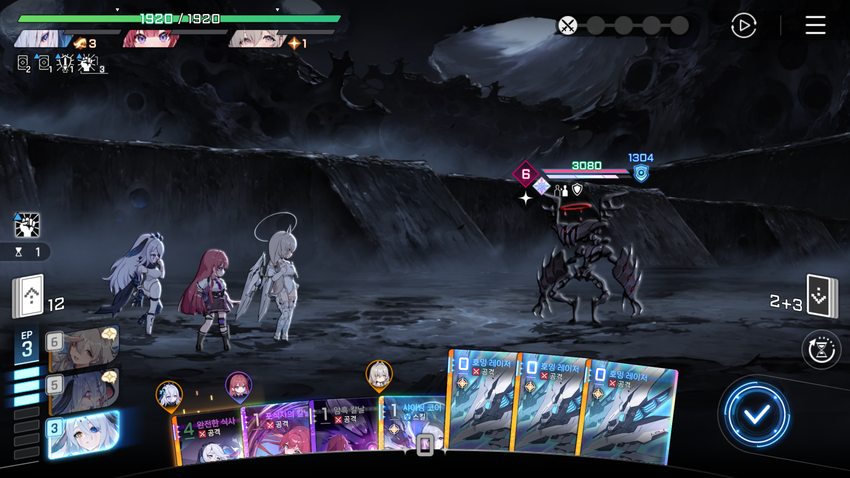Open the hamburger menu
850x478 pixels.
[815, 26]
